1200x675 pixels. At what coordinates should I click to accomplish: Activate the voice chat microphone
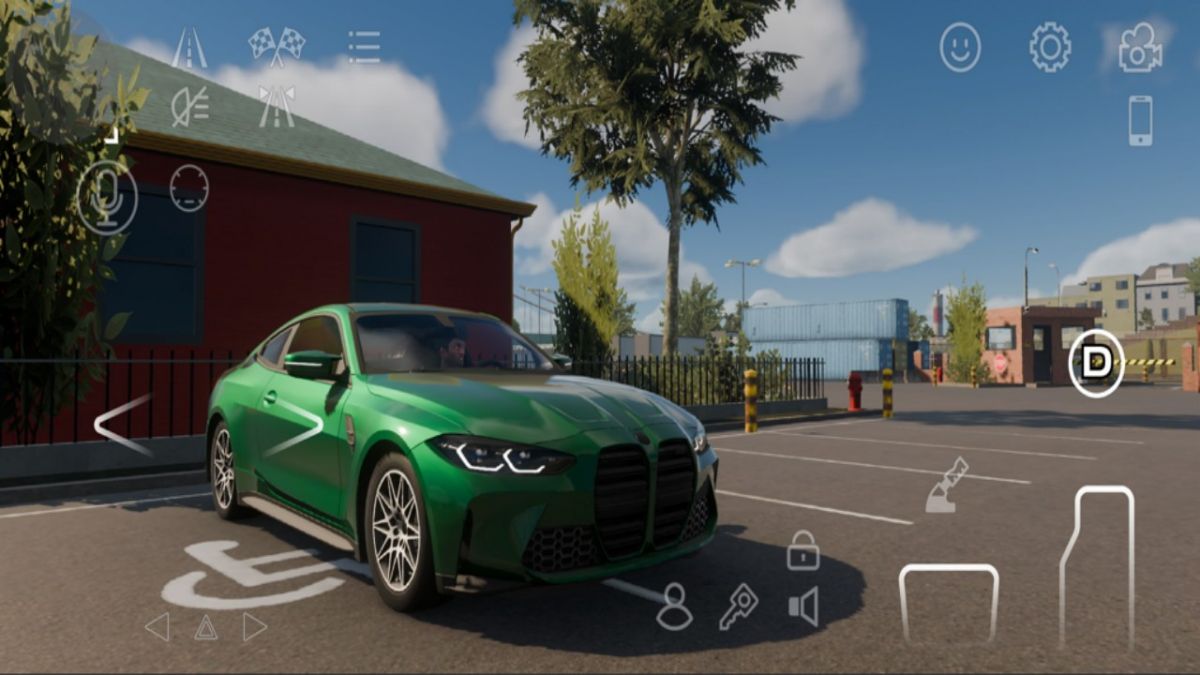[107, 197]
